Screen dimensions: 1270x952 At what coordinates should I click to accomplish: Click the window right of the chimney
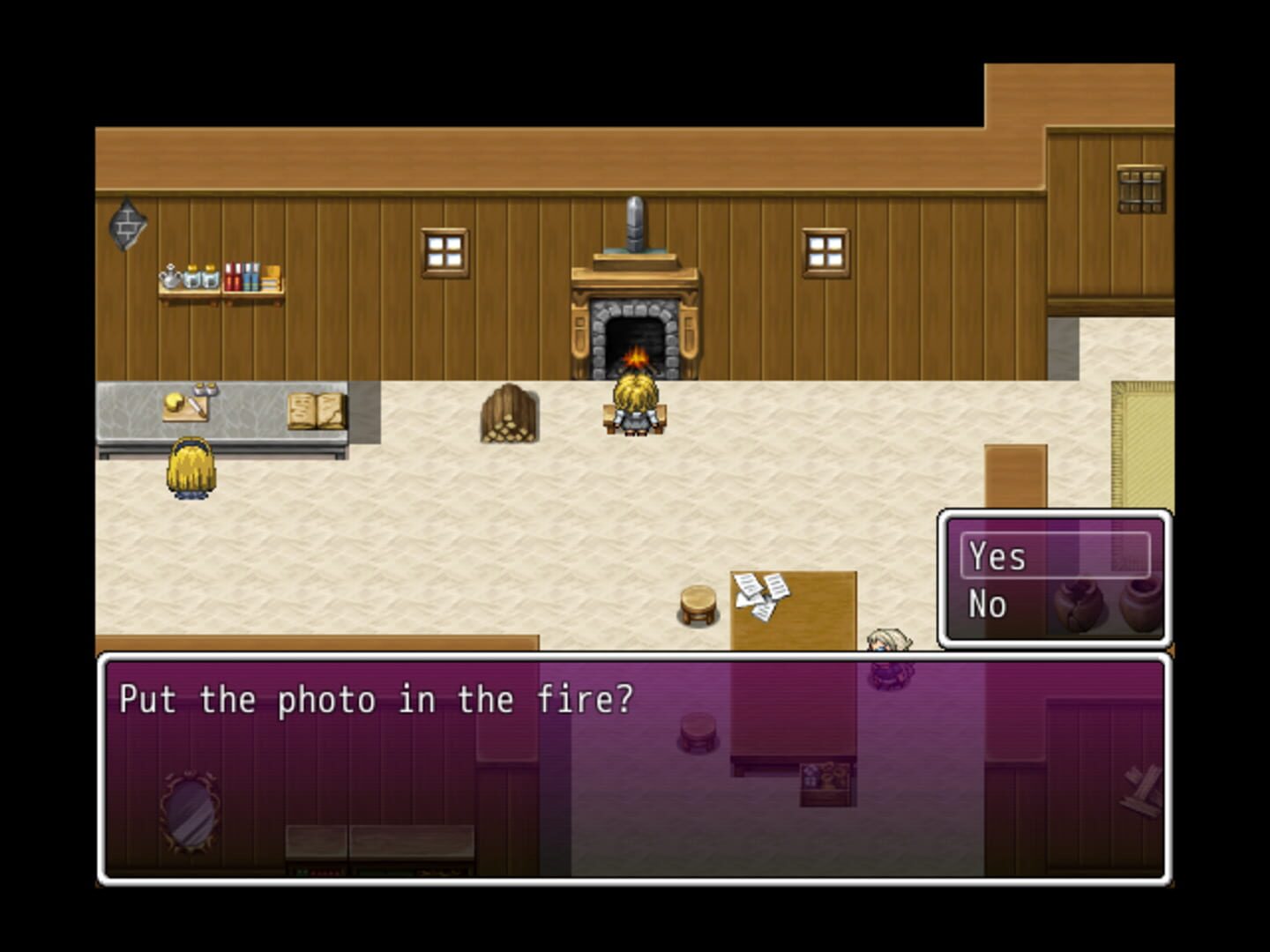point(824,250)
